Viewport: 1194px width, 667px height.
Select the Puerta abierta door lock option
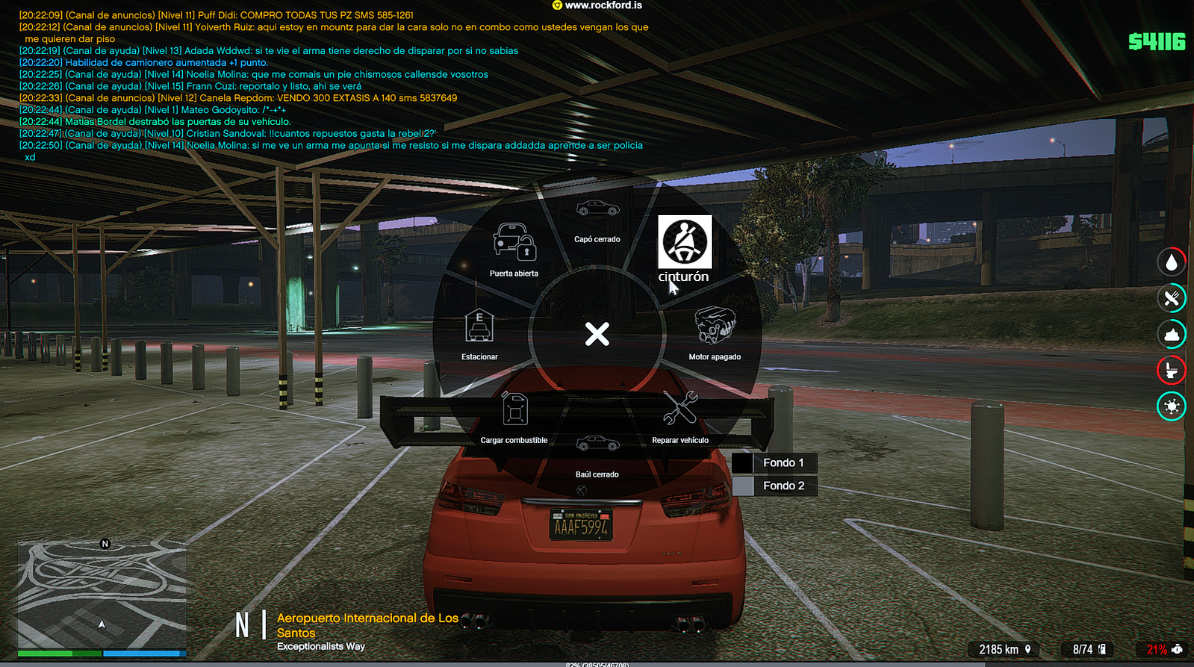(514, 248)
